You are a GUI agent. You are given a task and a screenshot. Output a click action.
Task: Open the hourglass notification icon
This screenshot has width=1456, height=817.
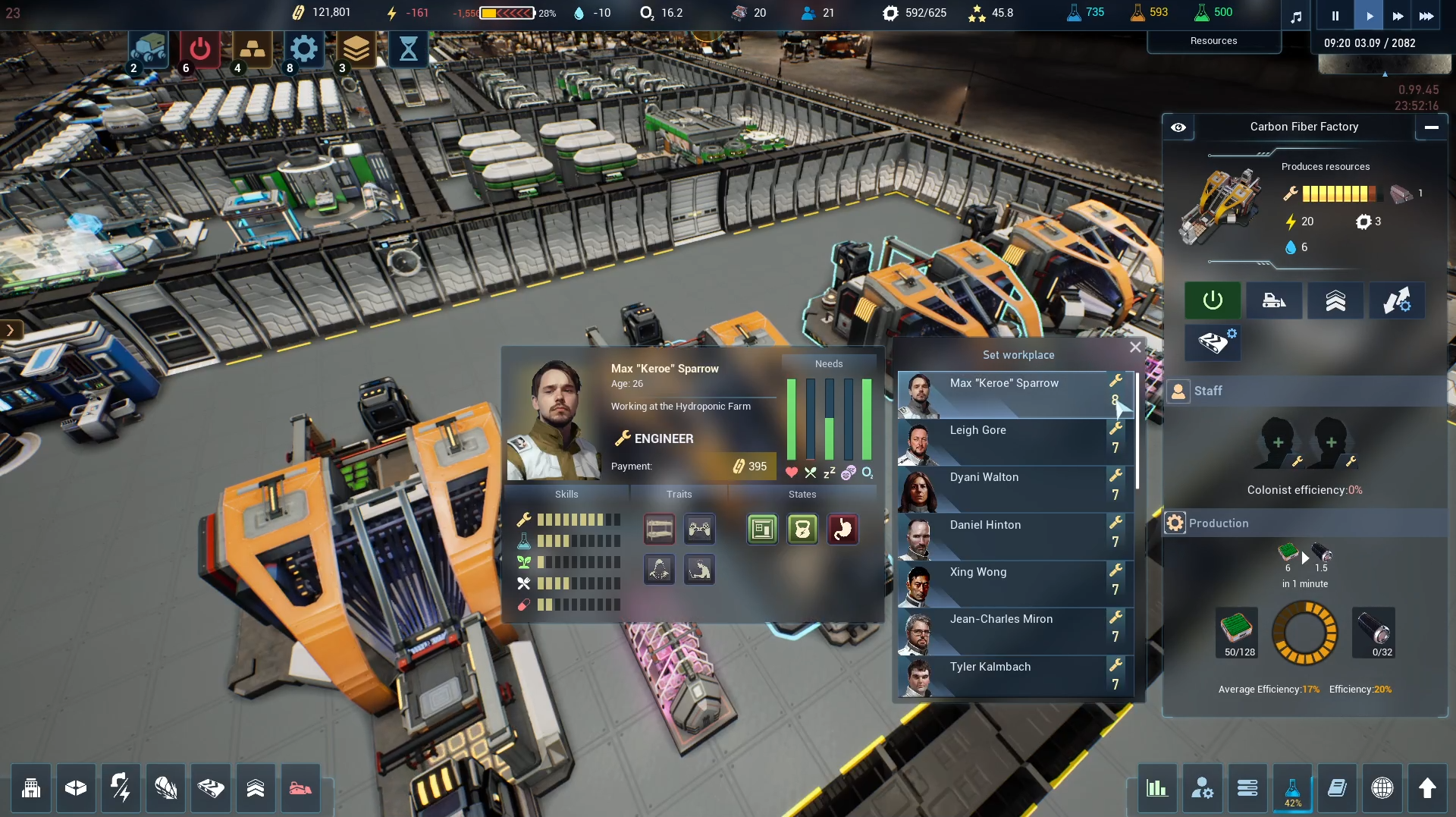pyautogui.click(x=408, y=50)
